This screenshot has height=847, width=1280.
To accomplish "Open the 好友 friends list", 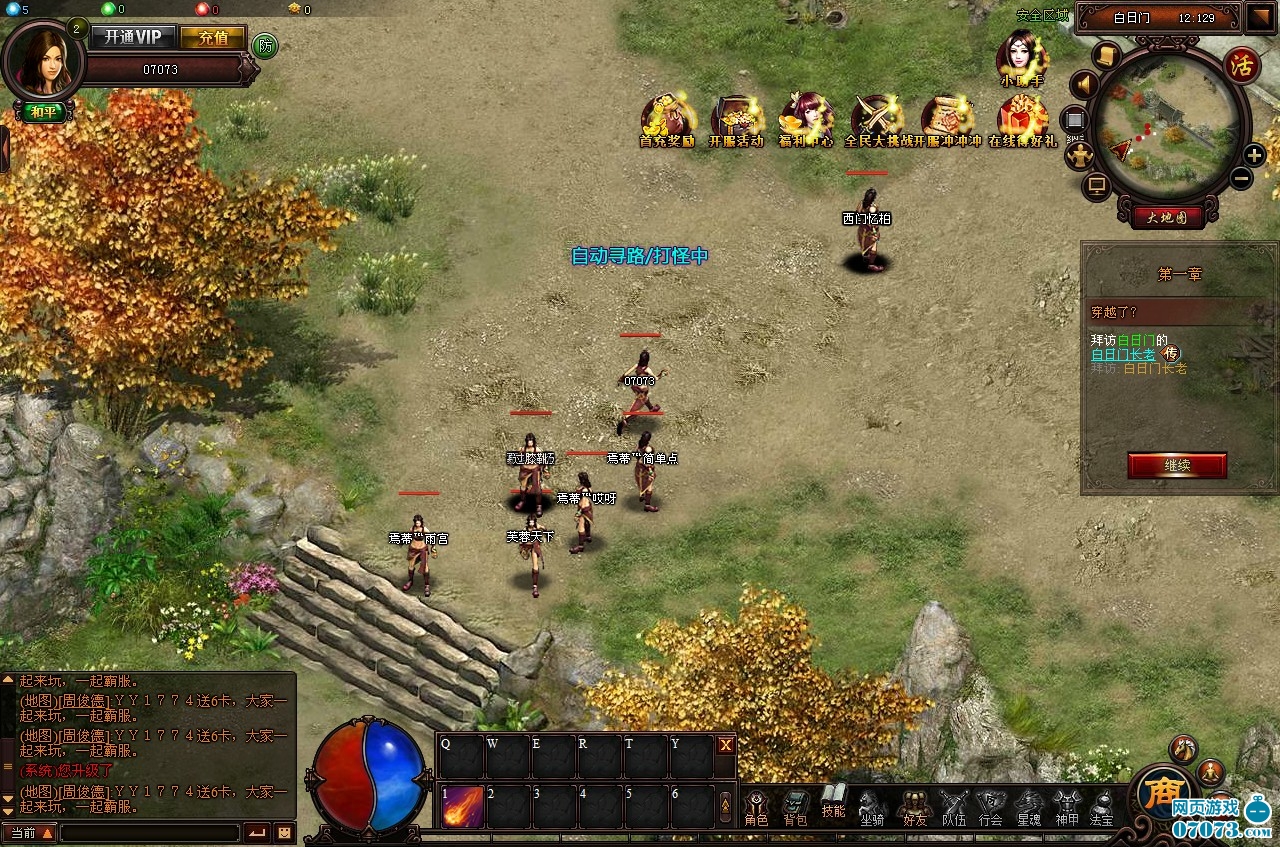I will coord(914,808).
